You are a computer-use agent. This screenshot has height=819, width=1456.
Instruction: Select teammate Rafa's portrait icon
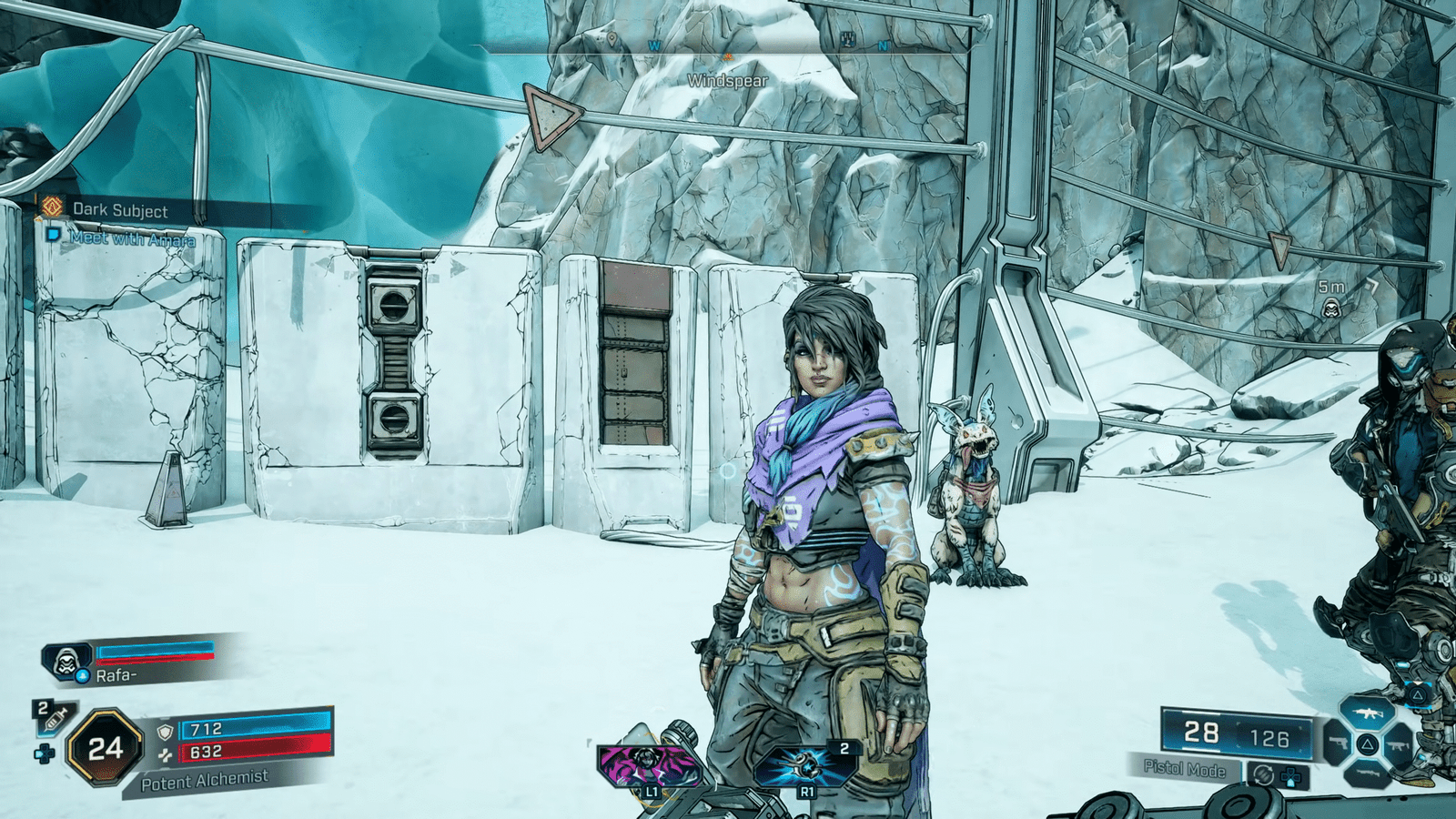(66, 662)
